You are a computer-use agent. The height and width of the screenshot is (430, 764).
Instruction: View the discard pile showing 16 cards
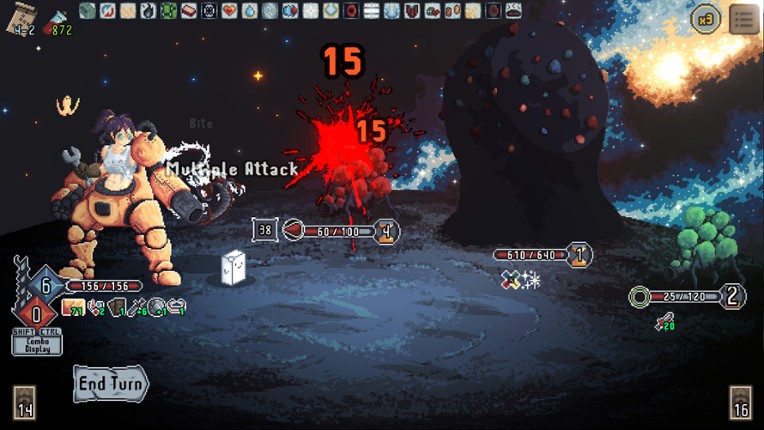click(x=741, y=402)
